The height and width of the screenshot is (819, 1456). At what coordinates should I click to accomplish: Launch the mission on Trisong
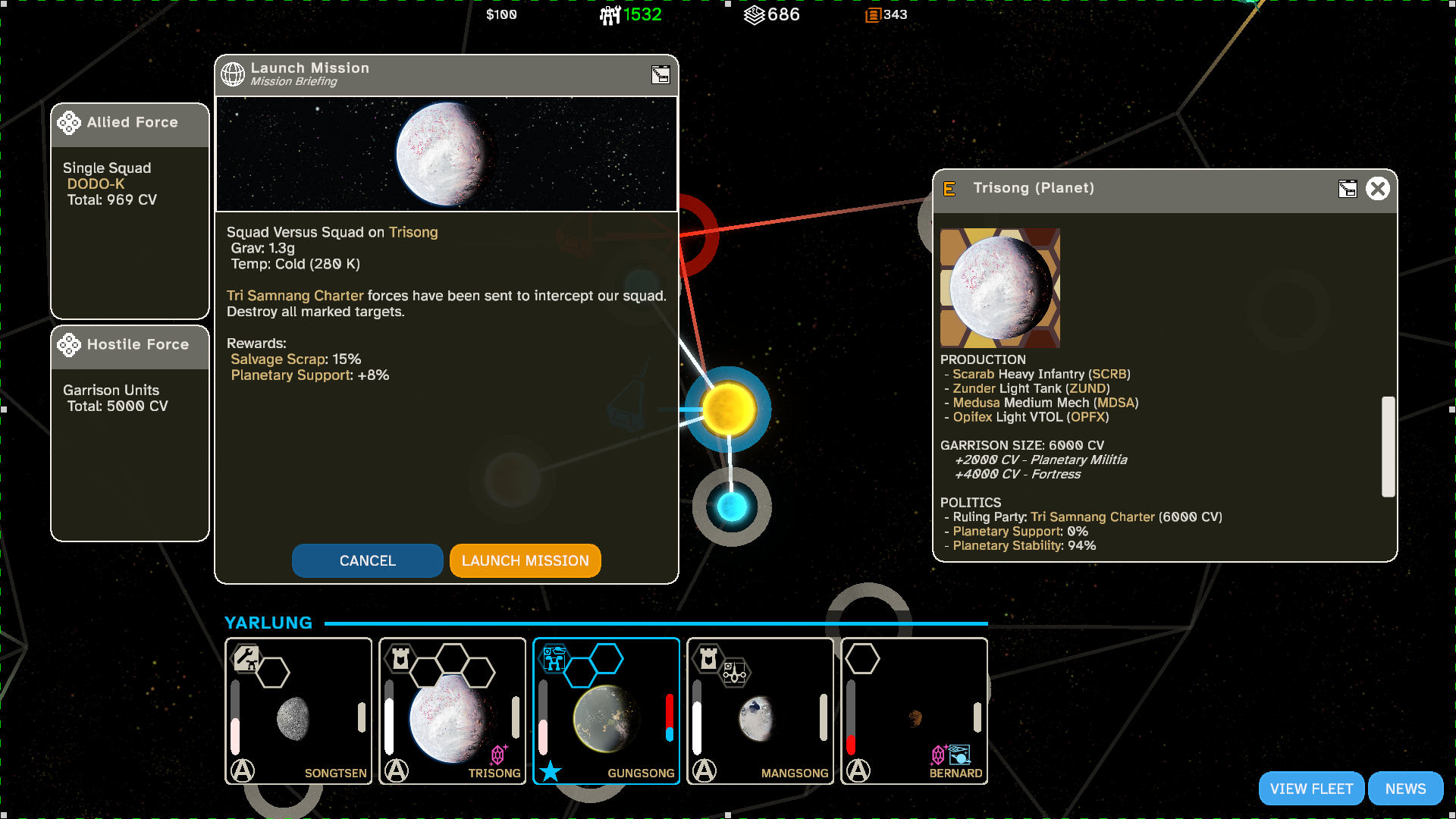point(525,560)
